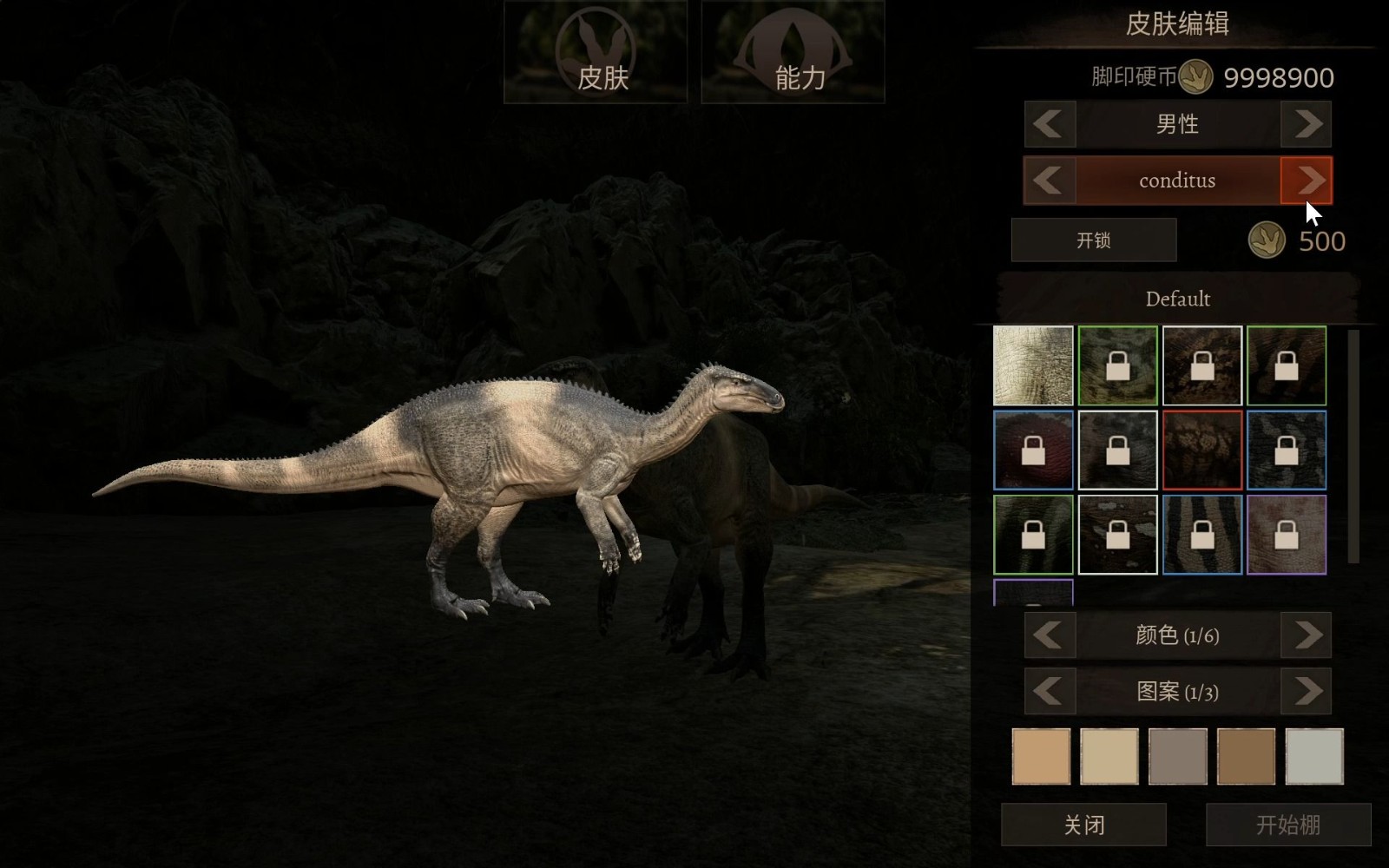This screenshot has height=868, width=1389.
Task: Advance to next species after conditus
Action: (1307, 181)
